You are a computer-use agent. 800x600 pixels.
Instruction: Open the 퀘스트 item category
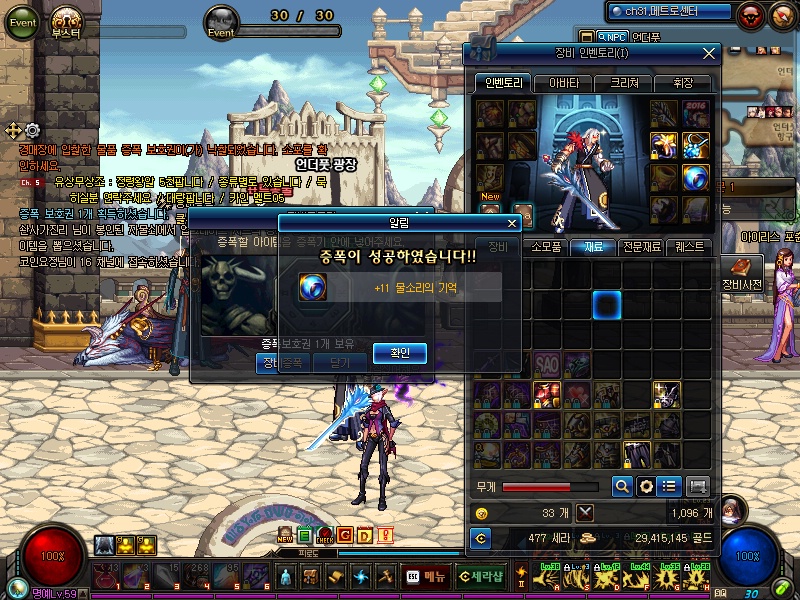(689, 246)
